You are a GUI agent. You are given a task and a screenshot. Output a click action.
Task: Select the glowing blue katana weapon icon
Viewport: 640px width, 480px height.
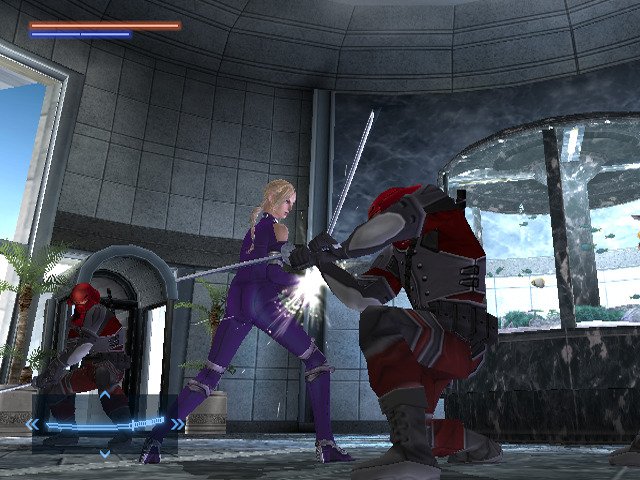(x=104, y=424)
